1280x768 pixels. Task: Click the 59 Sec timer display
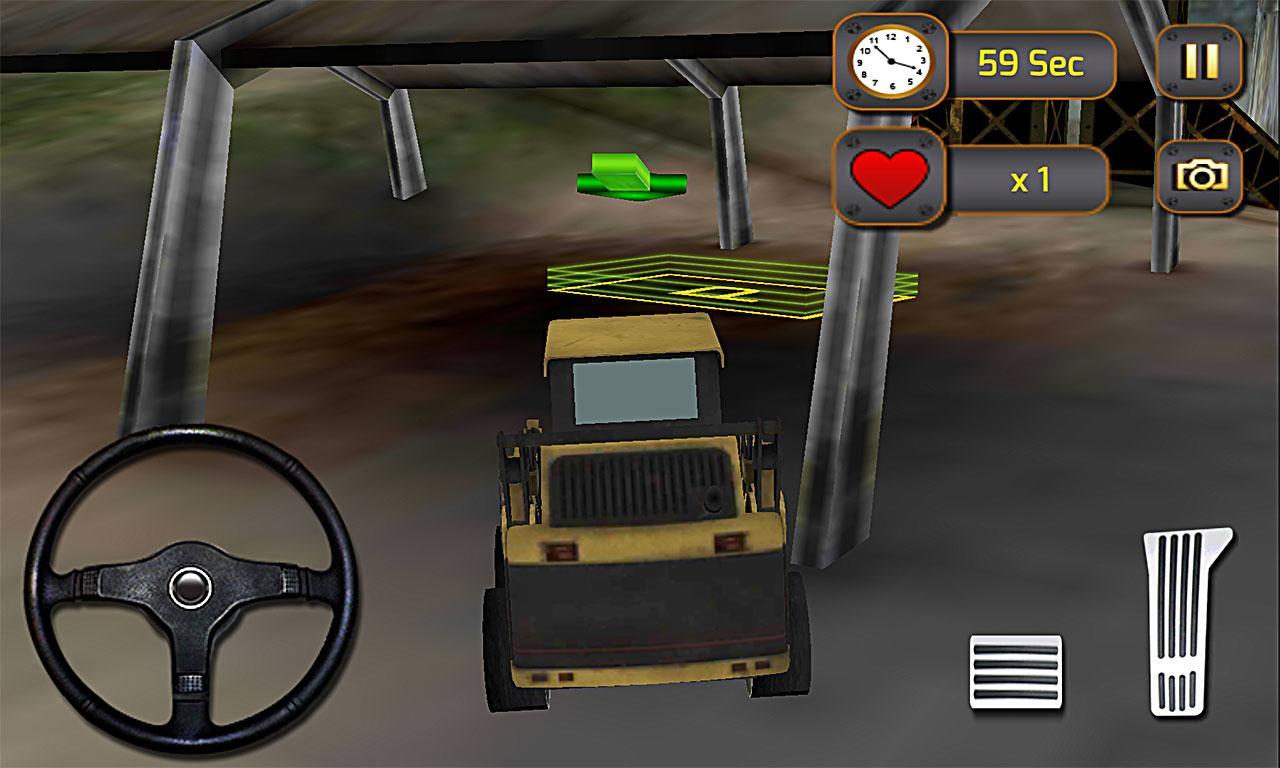pyautogui.click(x=1030, y=60)
